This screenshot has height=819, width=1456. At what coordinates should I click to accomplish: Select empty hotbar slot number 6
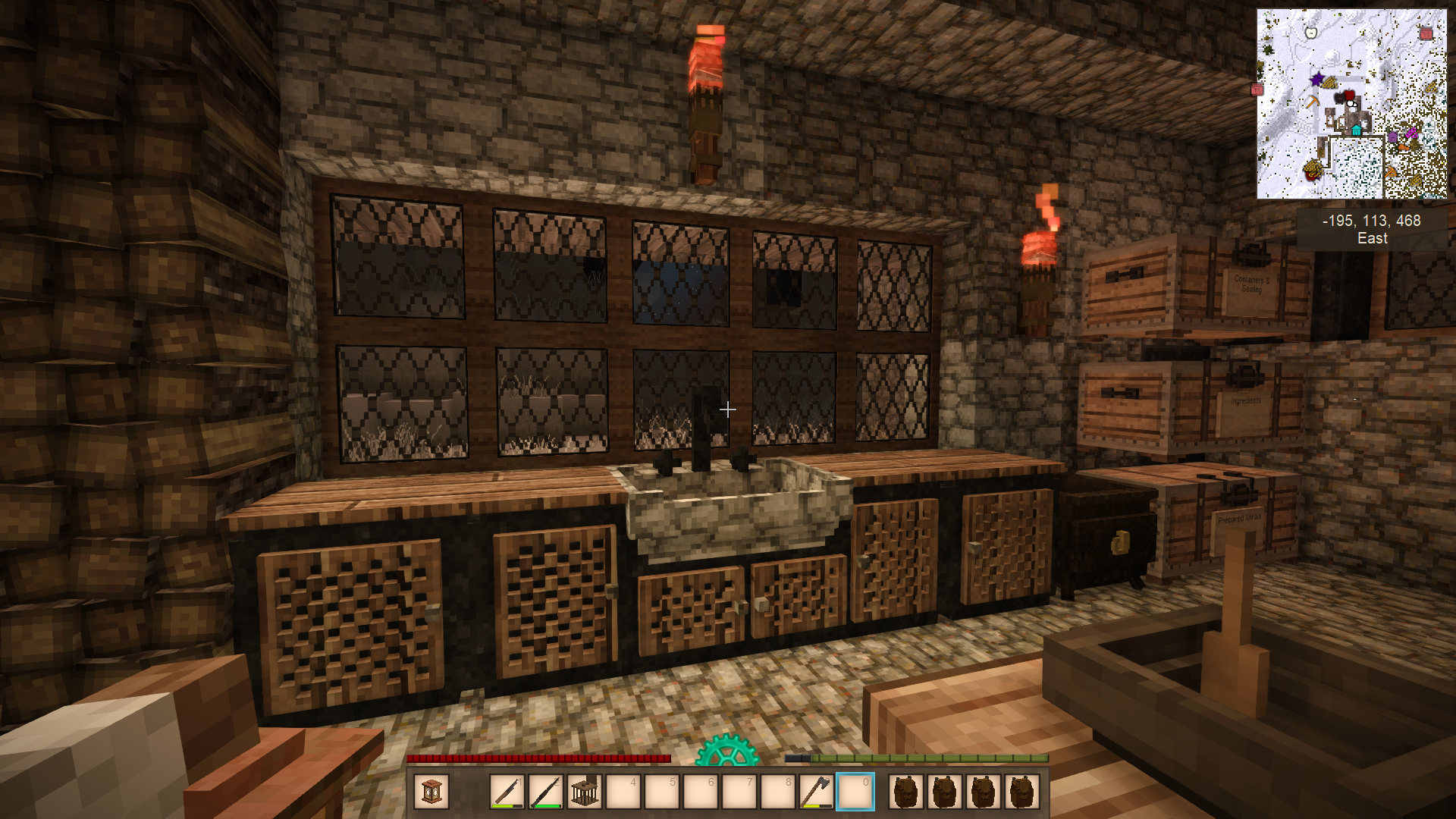(x=701, y=792)
